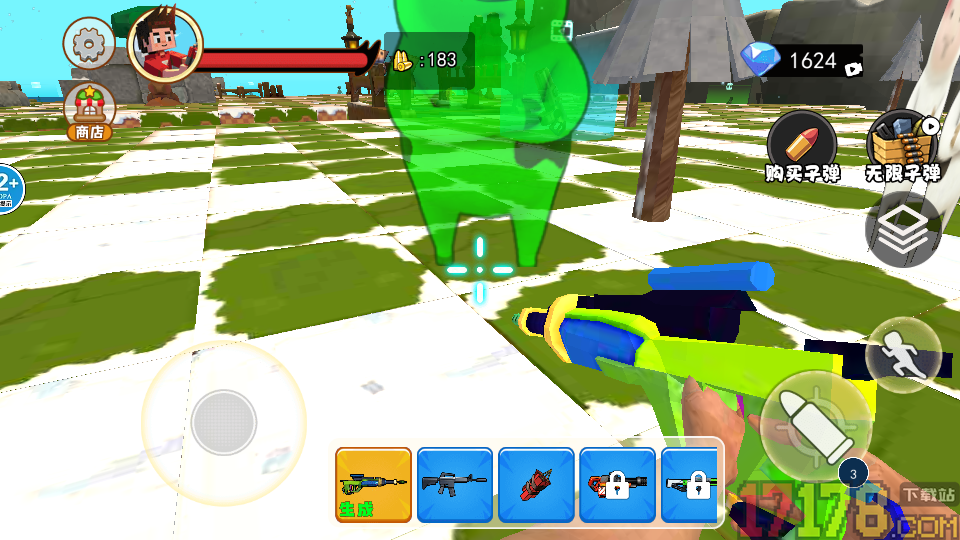Select the green water gun slot labeled 生成
The width and height of the screenshot is (960, 540).
click(373, 485)
